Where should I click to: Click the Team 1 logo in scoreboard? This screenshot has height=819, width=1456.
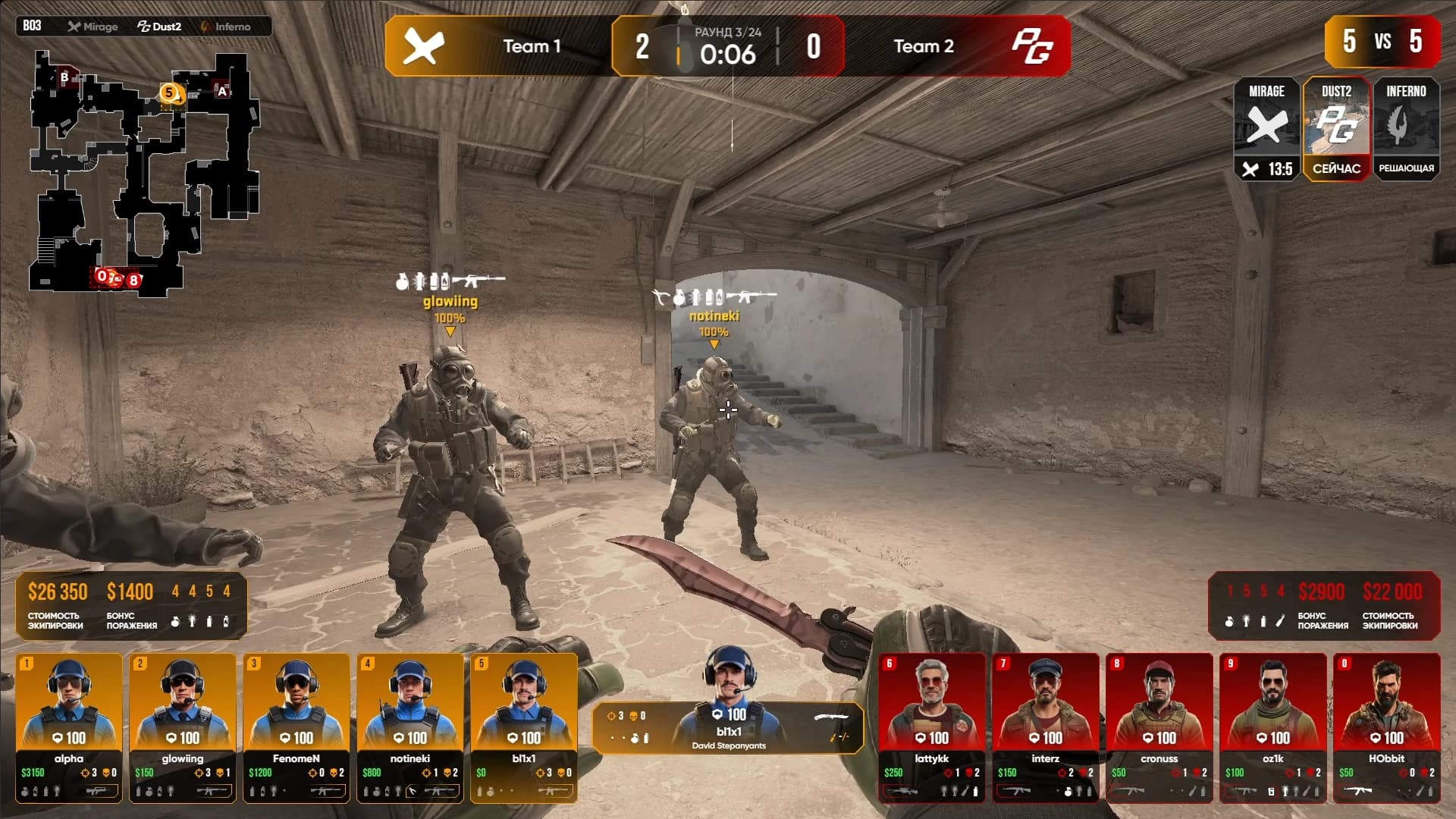(423, 46)
